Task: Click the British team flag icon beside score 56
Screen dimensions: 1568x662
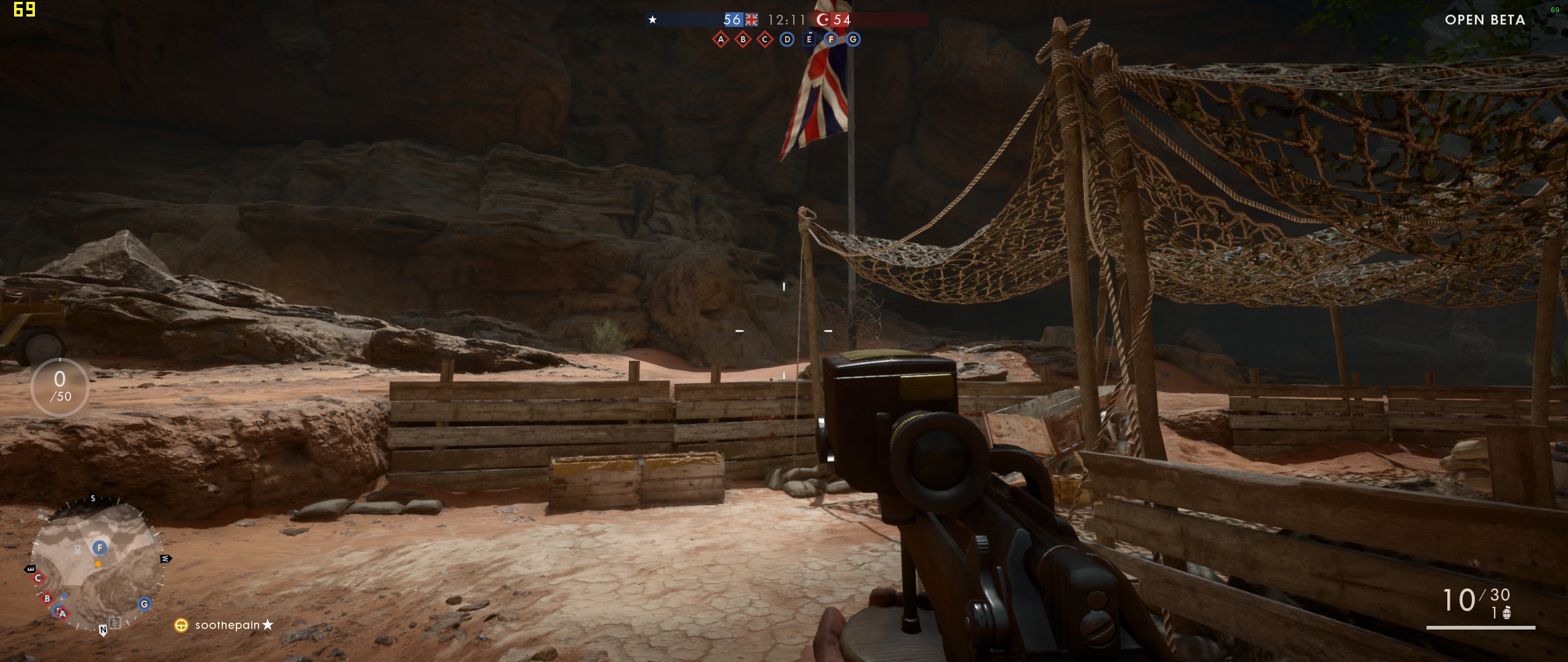Action: pos(752,20)
